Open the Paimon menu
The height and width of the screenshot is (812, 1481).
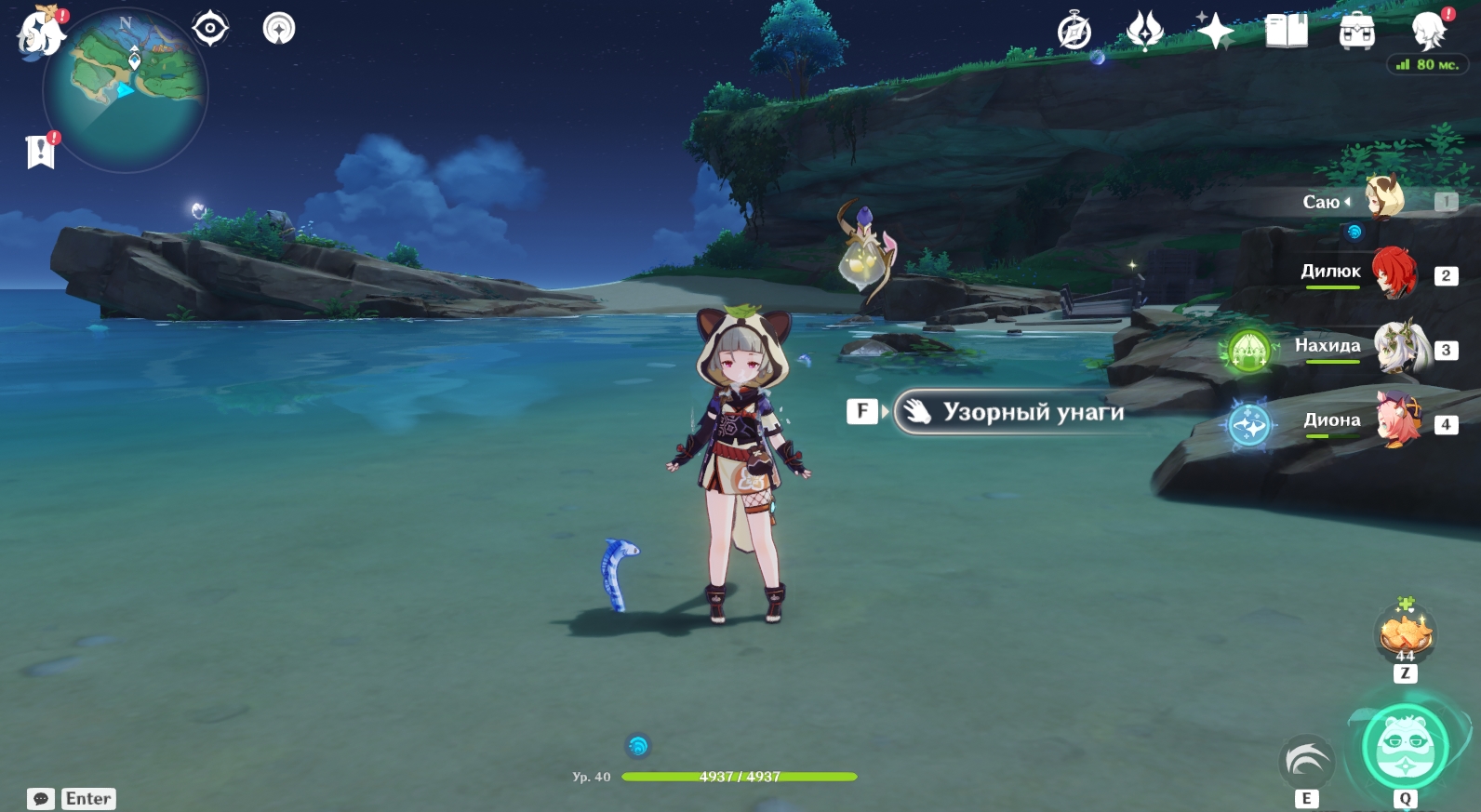(40, 33)
